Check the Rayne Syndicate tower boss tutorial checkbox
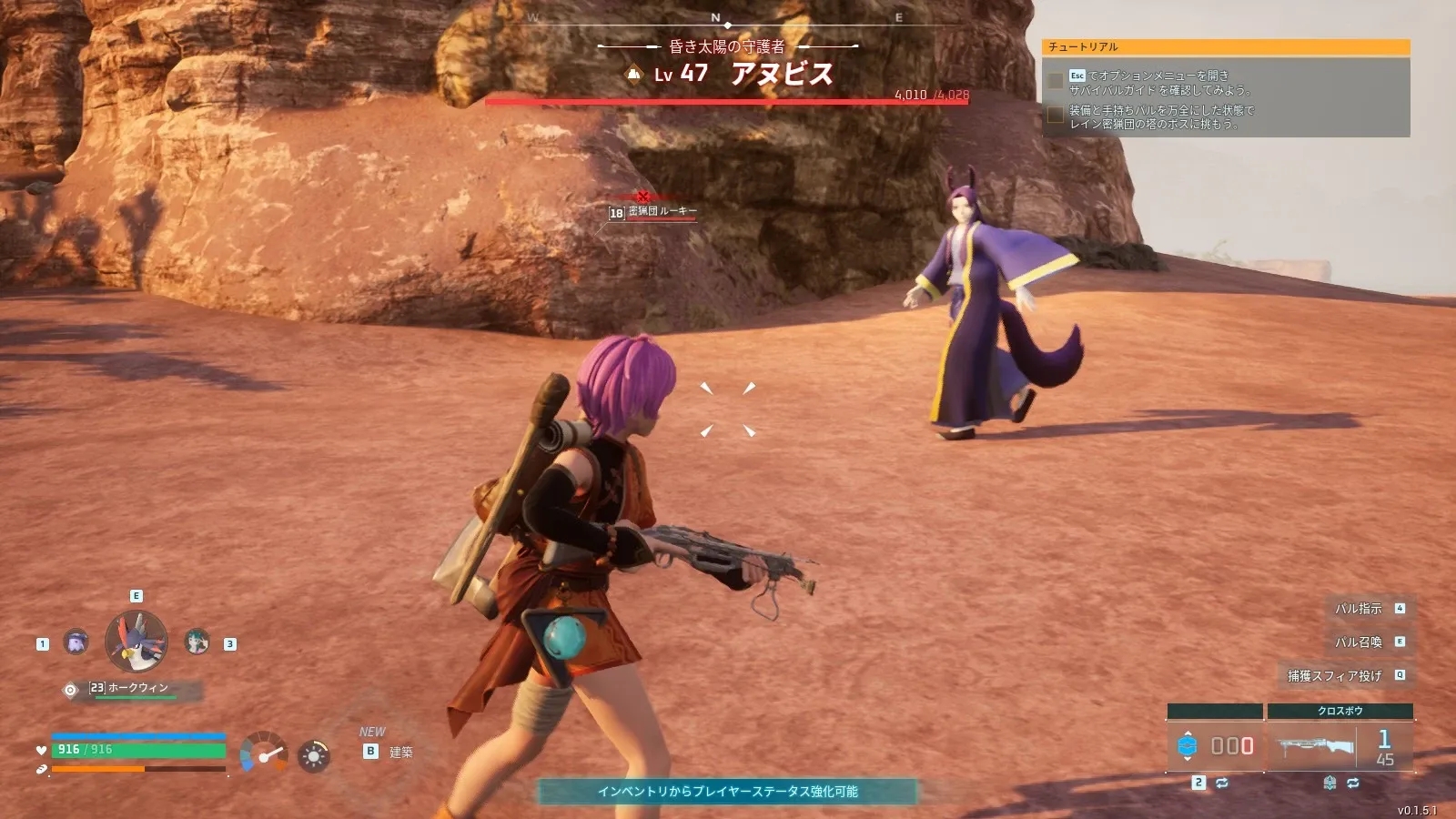Screen dimensions: 1456x819 coord(1057,113)
